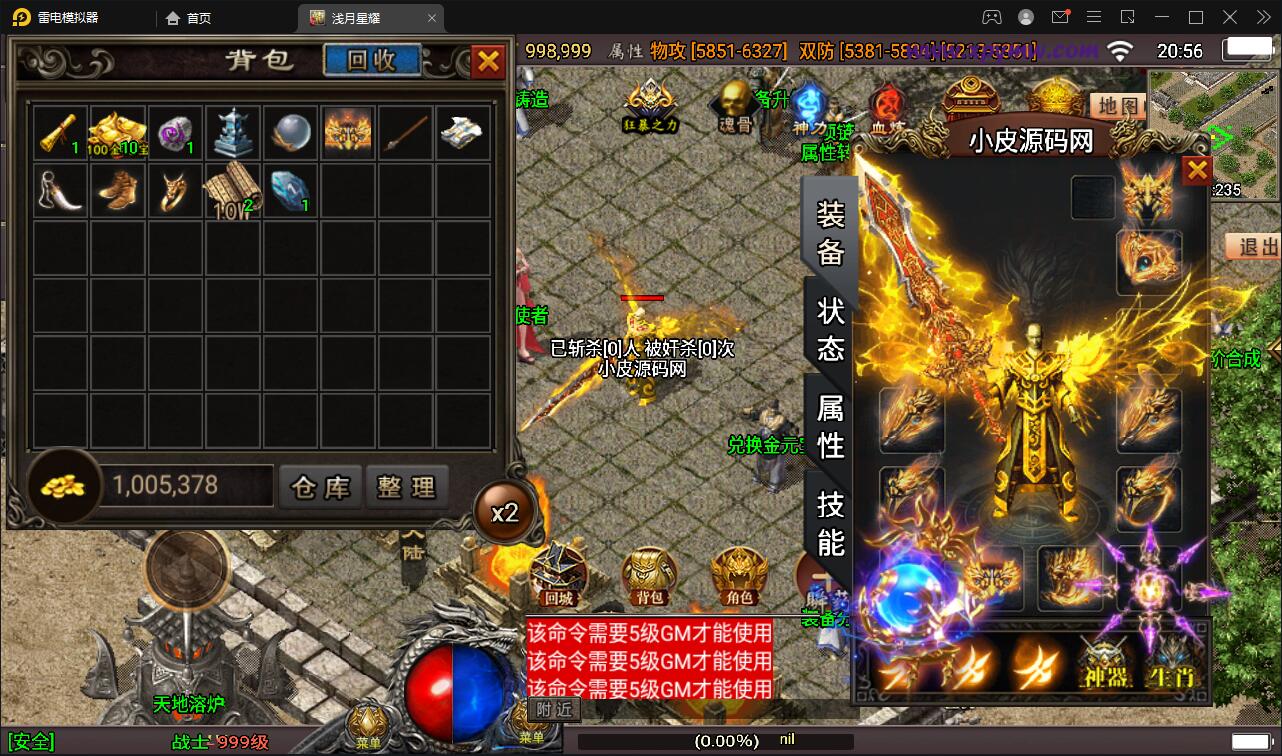
Task: Click the 回收 recycle button in backpack
Action: 372,60
